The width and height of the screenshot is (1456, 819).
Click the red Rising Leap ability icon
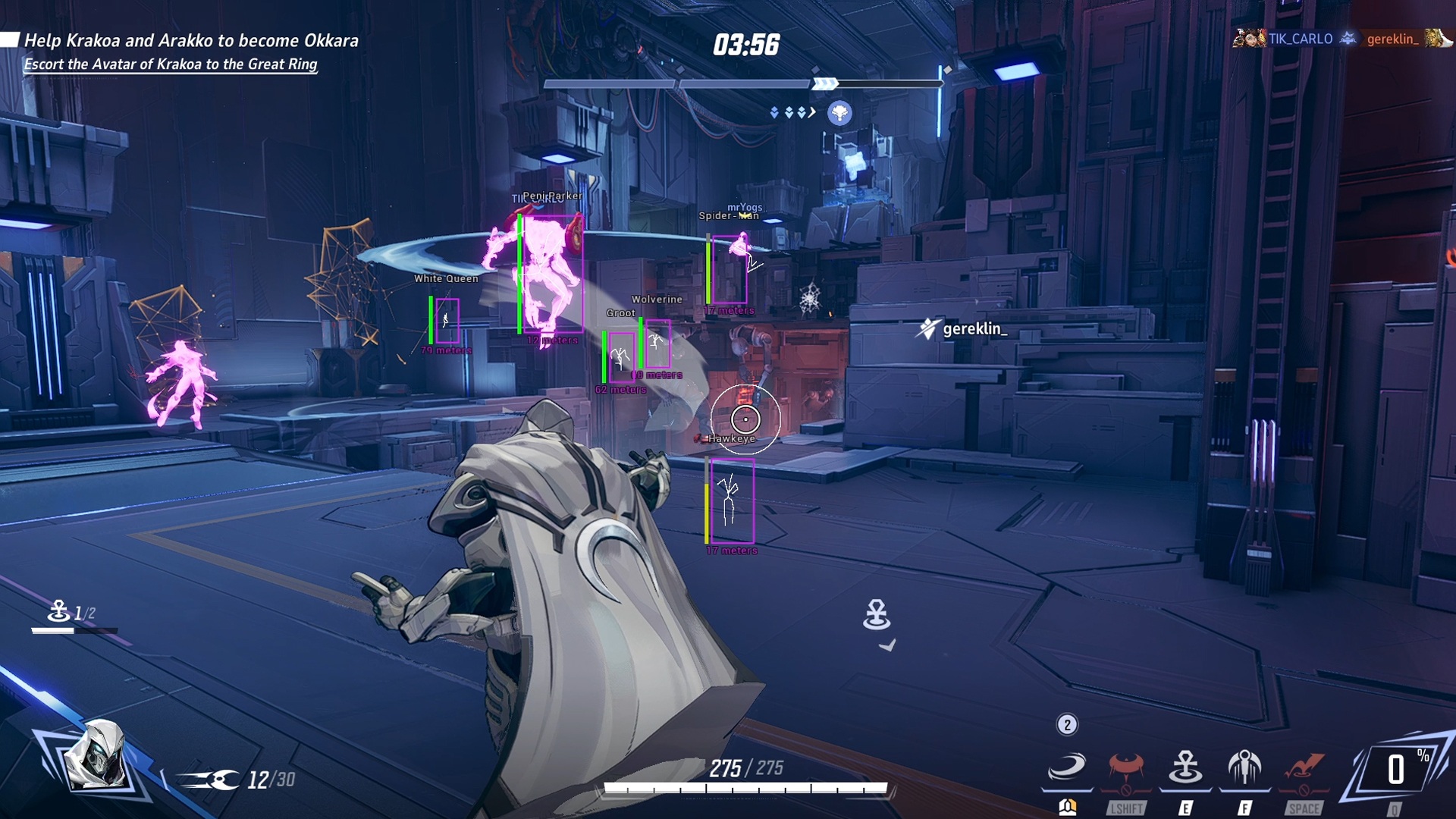(1304, 767)
